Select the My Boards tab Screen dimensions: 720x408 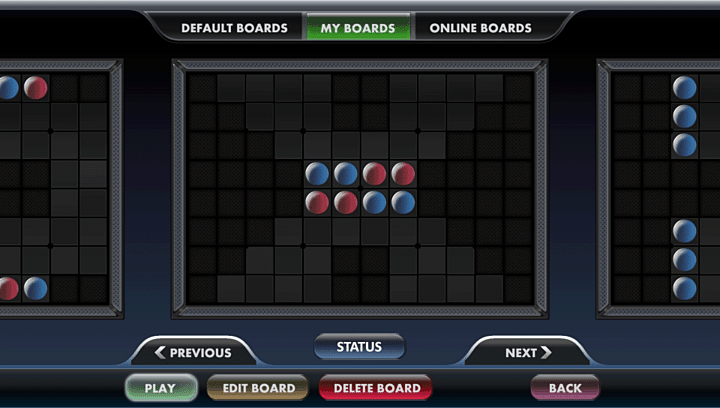[x=358, y=28]
